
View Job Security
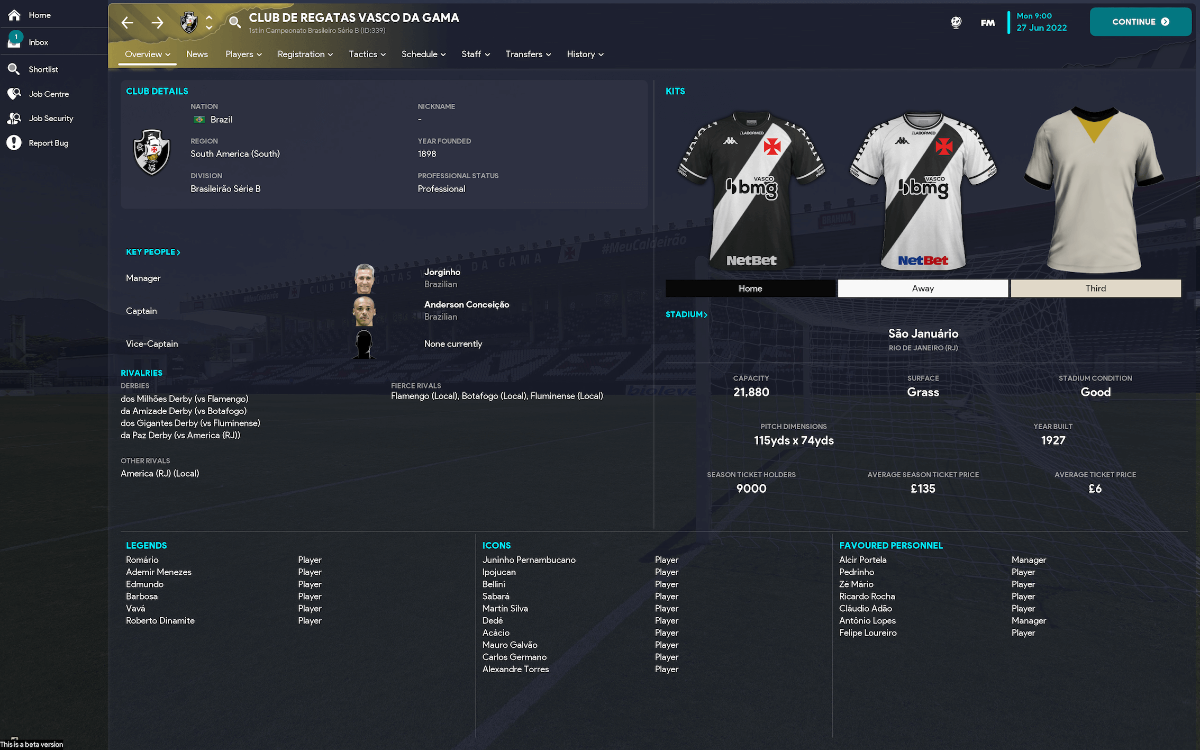tap(50, 119)
